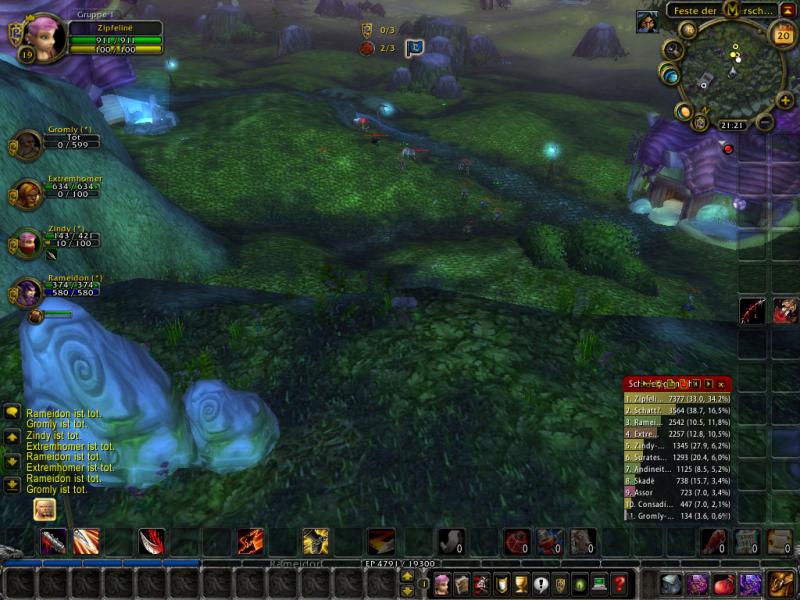Target party member Gromly's portrait
800x600 pixels.
pos(27,144)
